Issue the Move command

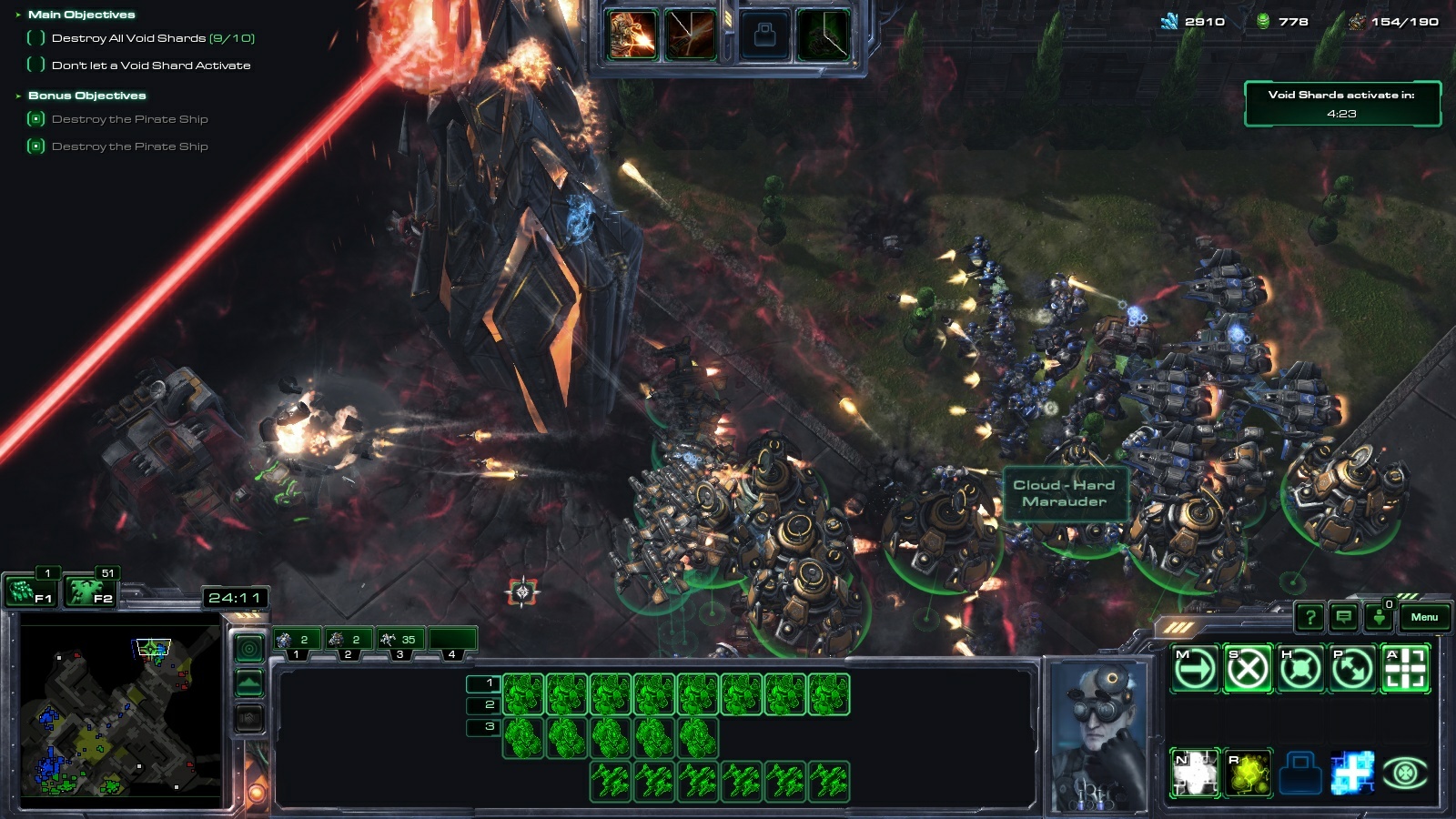click(x=1195, y=670)
